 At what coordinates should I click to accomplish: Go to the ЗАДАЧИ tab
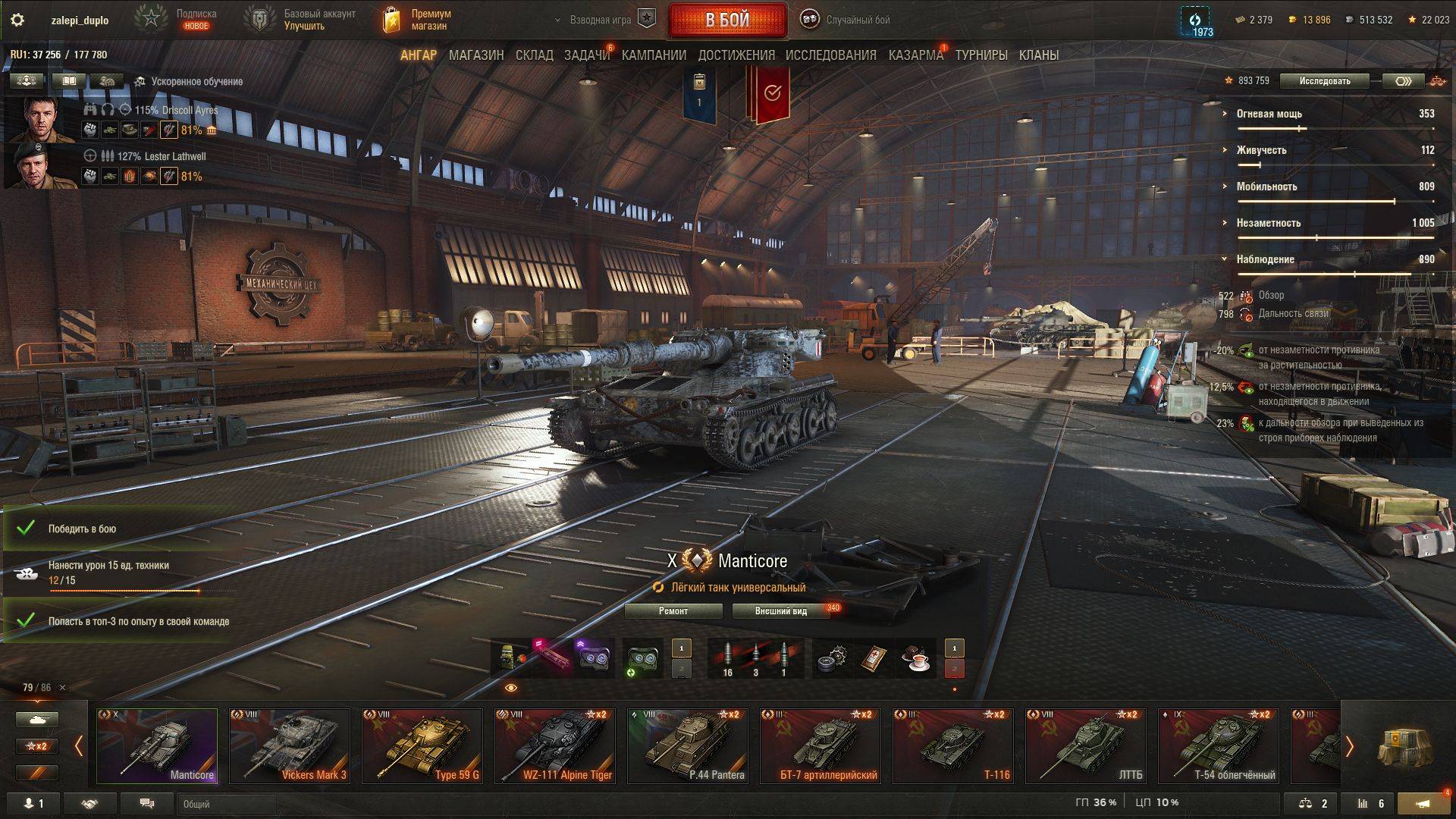586,55
